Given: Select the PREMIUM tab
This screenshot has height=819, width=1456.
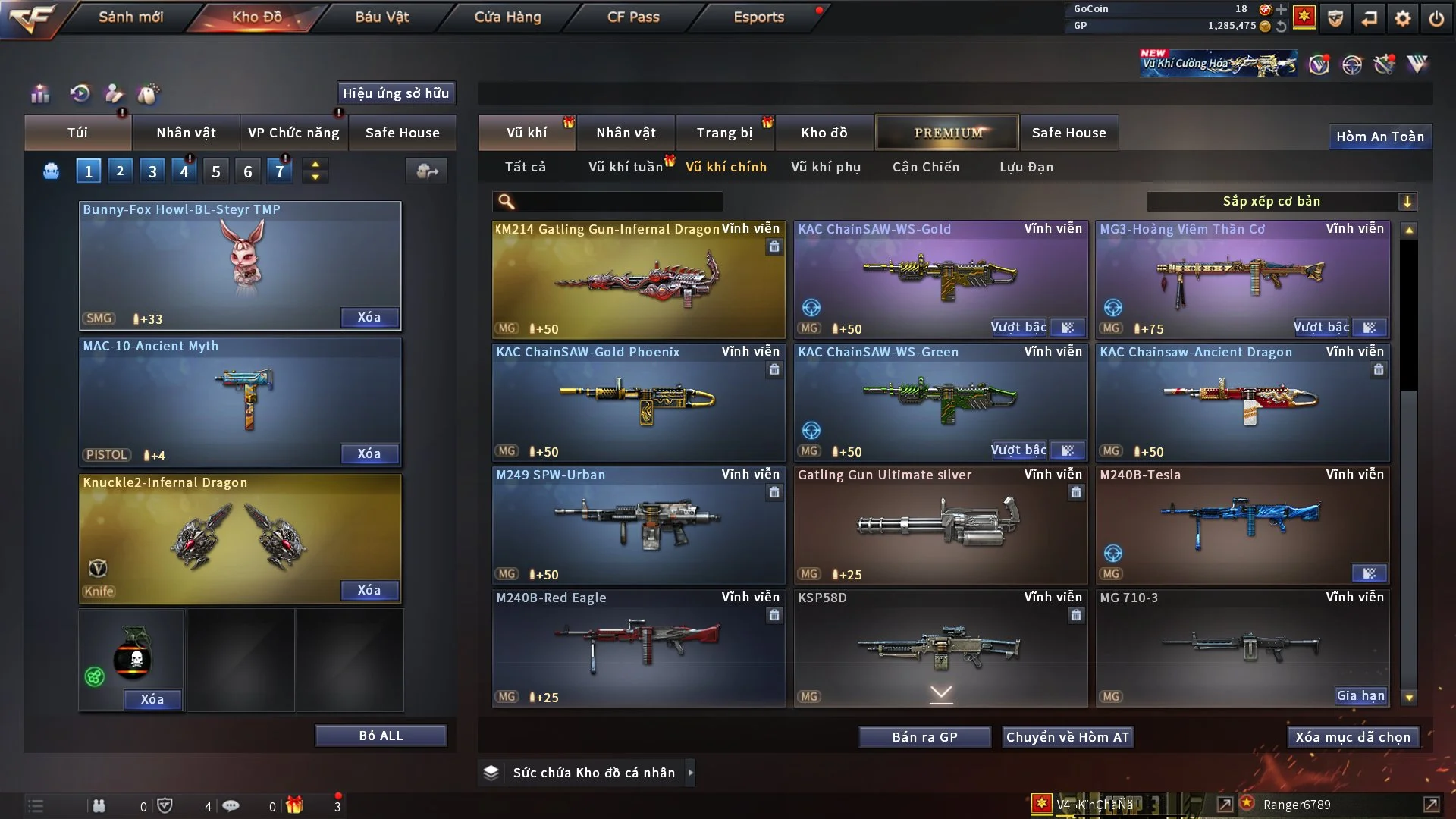Looking at the screenshot, I should 947,133.
